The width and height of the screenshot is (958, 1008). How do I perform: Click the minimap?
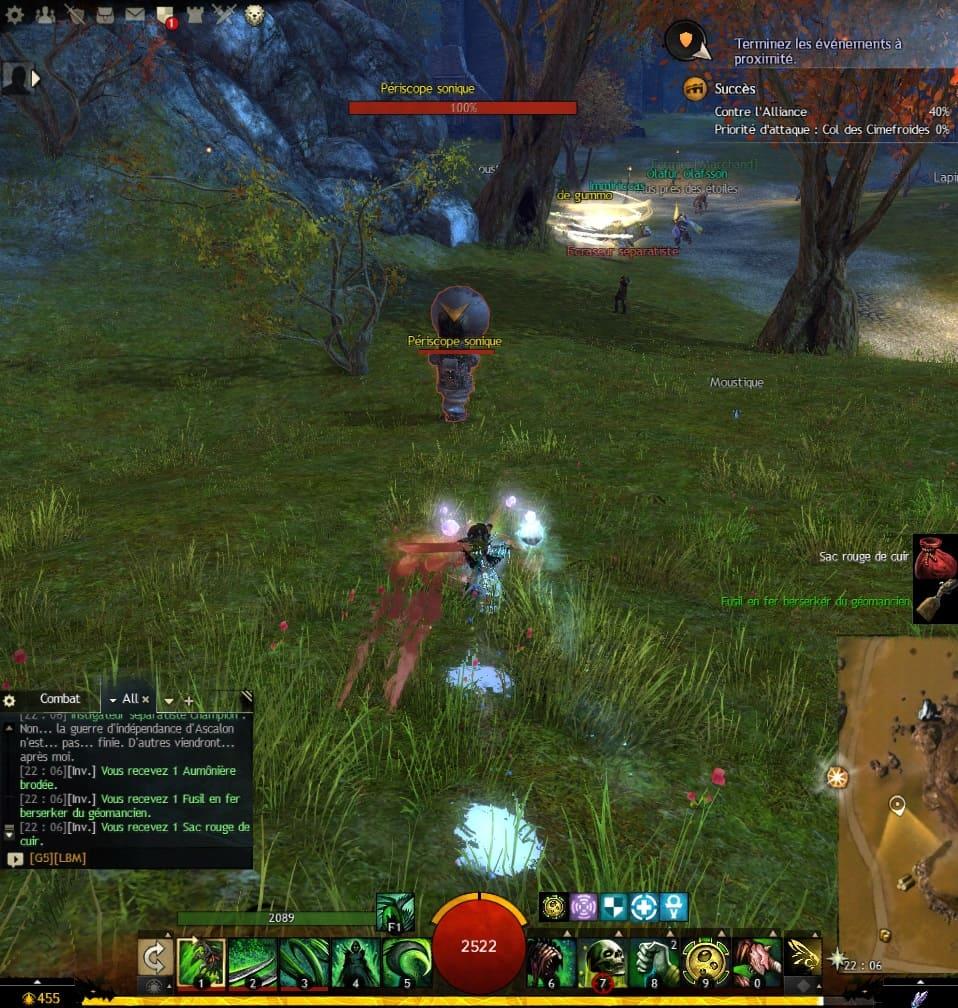[897, 790]
